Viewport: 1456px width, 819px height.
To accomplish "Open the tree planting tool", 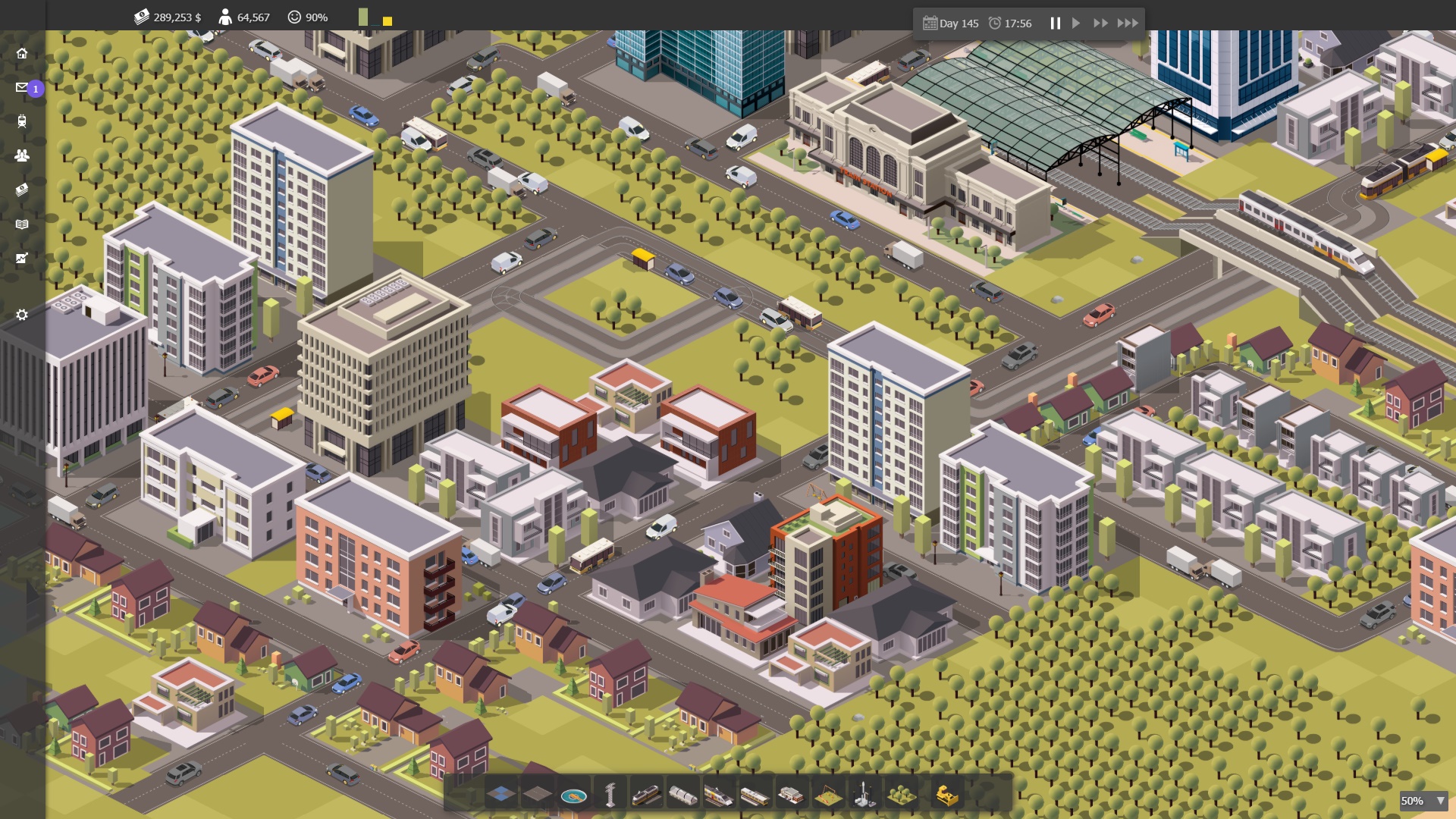I will [x=902, y=795].
